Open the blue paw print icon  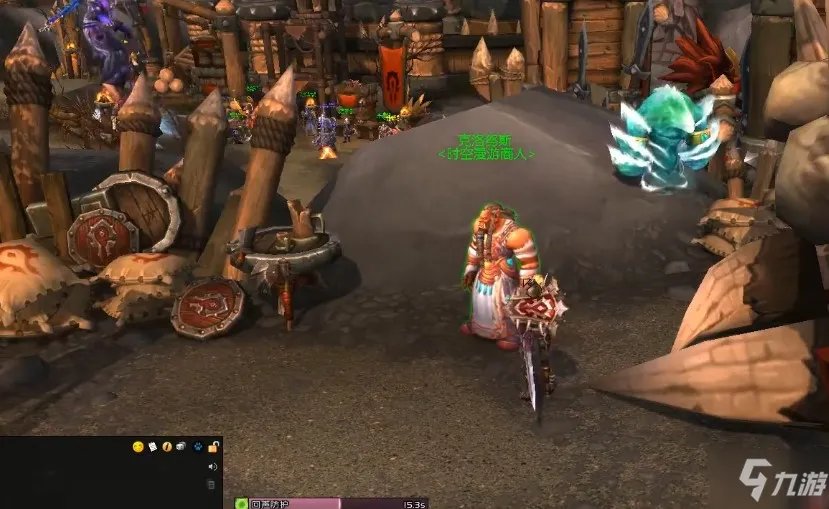click(197, 447)
